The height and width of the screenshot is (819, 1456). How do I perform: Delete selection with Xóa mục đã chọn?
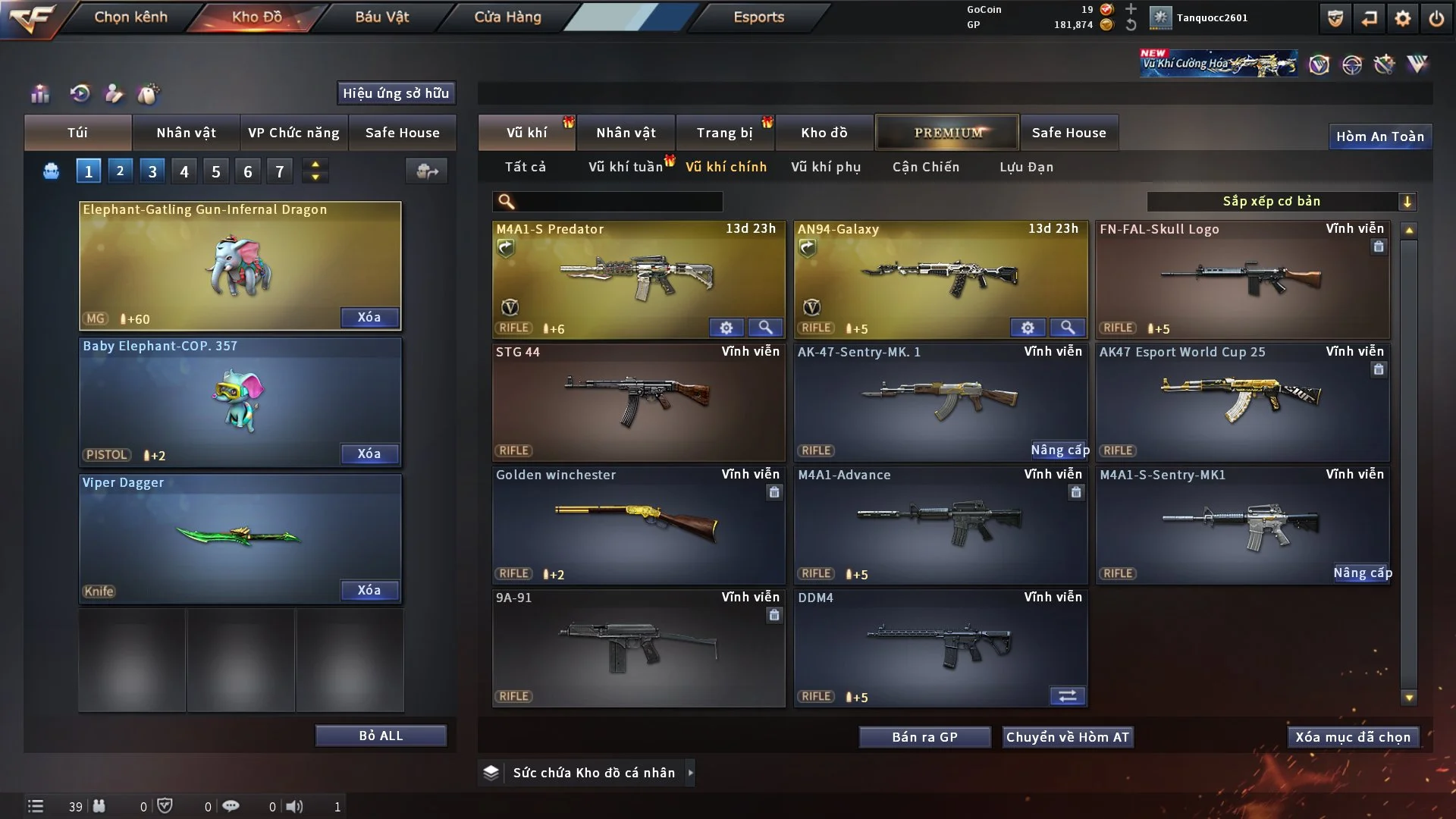point(1352,737)
